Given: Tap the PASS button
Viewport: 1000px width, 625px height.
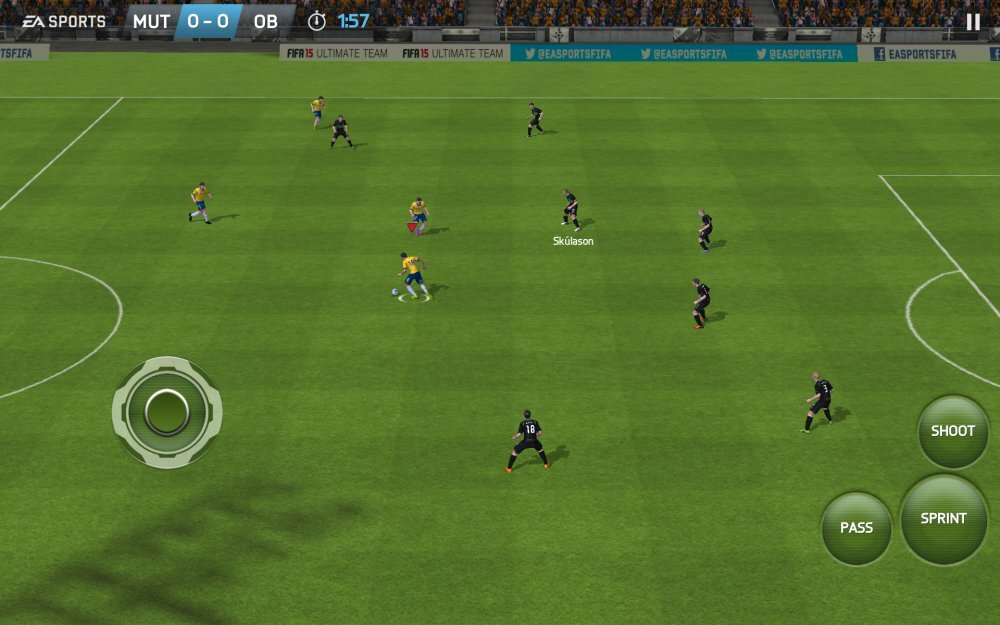Looking at the screenshot, I should [x=856, y=528].
